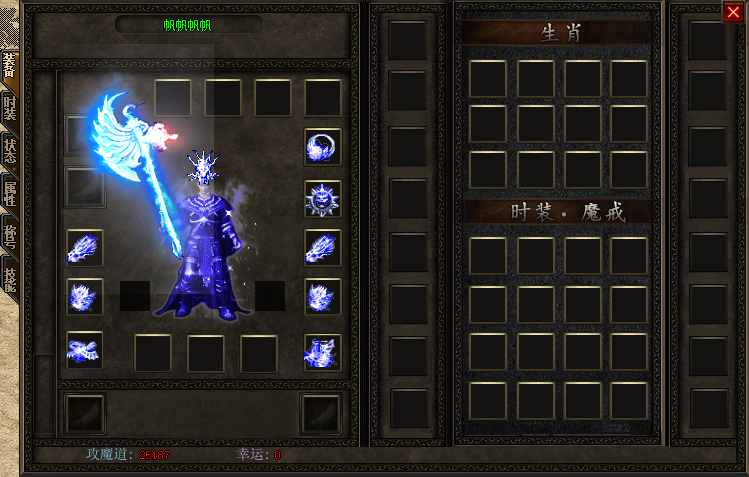Switch to the 属性 attributes tab

point(9,193)
